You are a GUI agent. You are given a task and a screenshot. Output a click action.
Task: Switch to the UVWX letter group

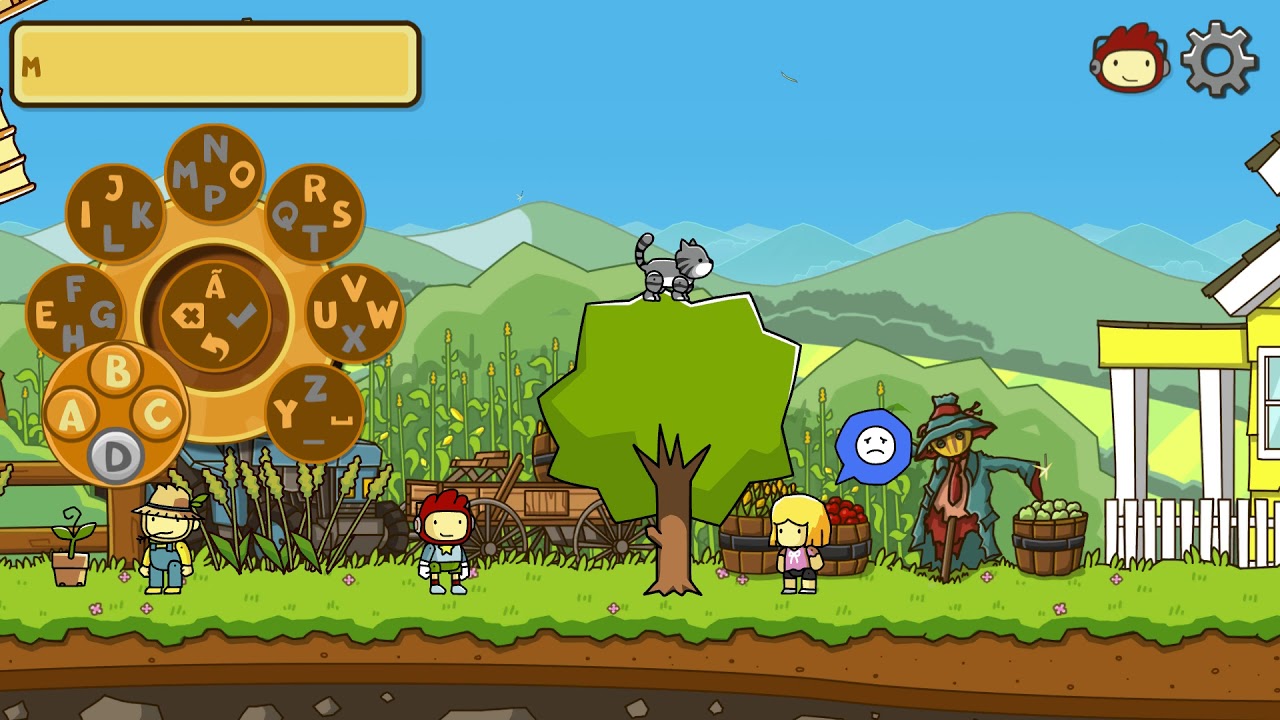(354, 314)
